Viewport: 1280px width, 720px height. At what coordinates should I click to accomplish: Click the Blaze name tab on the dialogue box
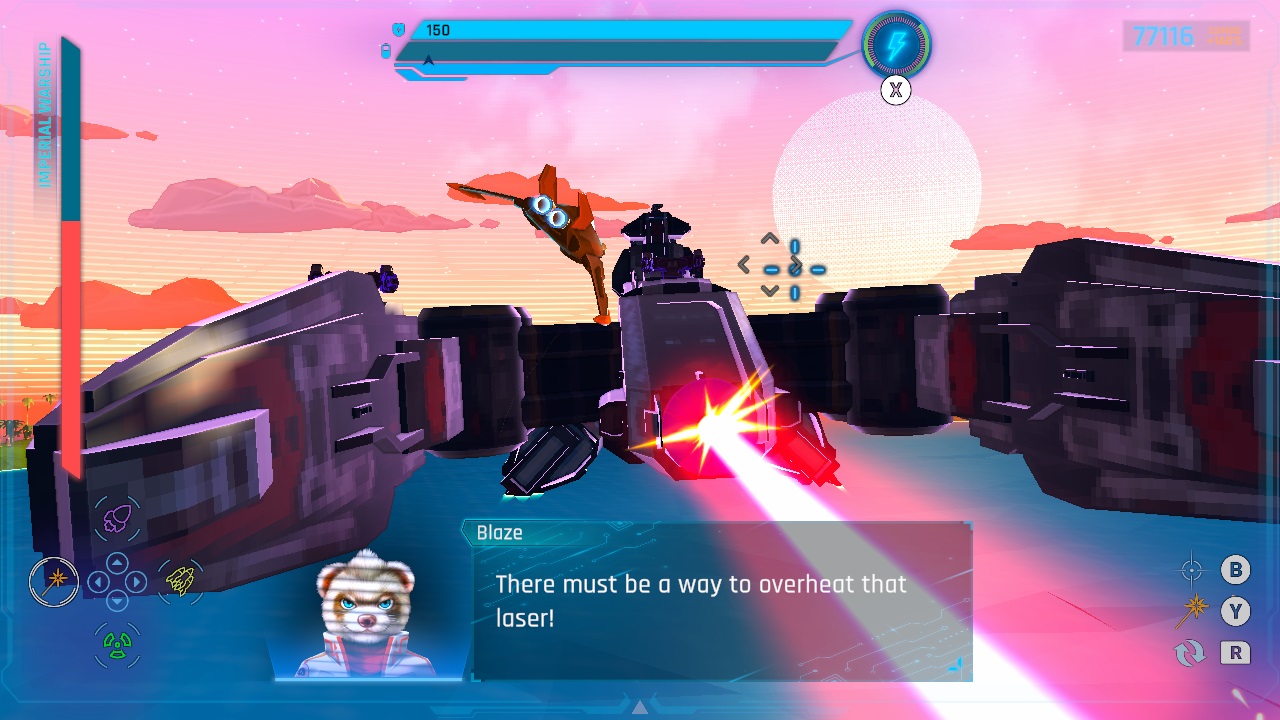(x=500, y=533)
